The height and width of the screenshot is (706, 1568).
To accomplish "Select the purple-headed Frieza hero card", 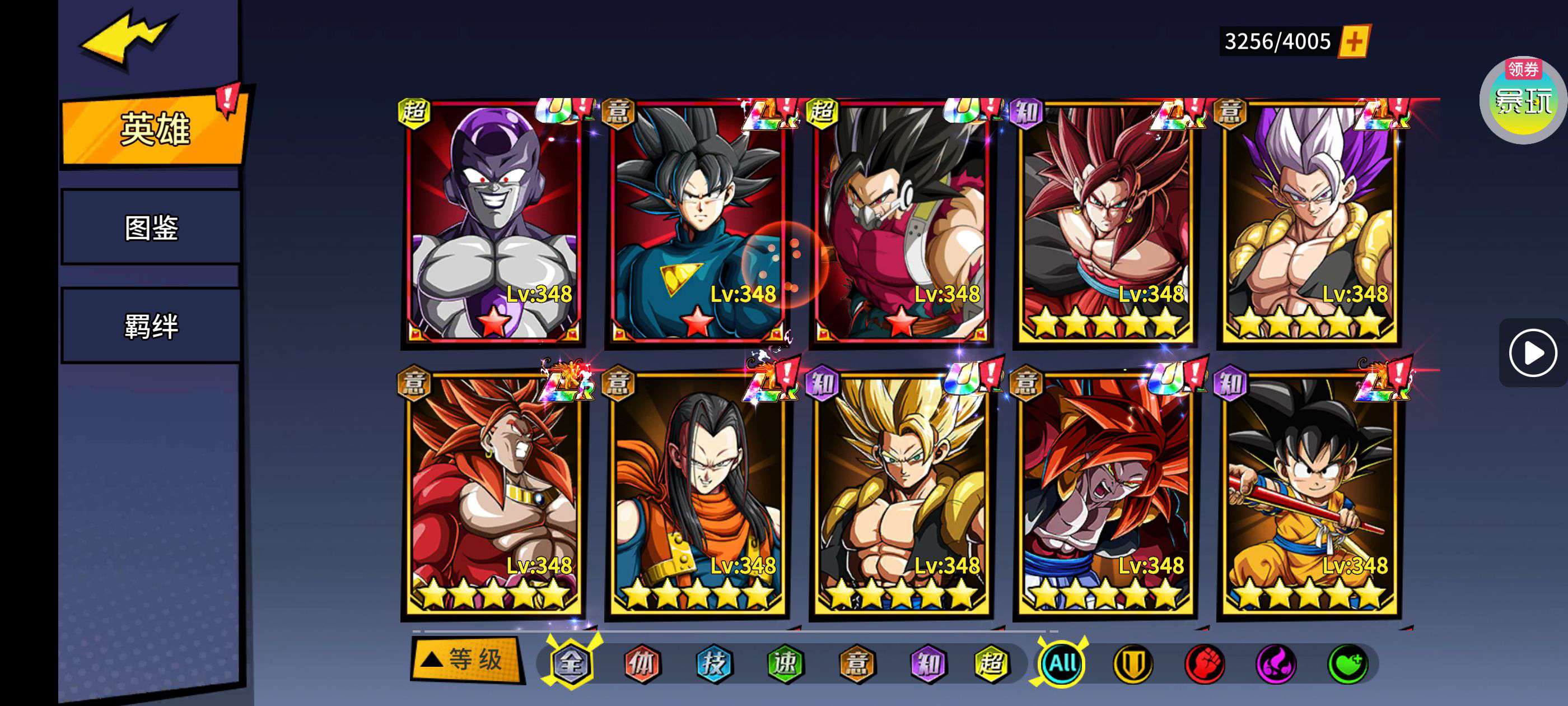I will tap(493, 222).
